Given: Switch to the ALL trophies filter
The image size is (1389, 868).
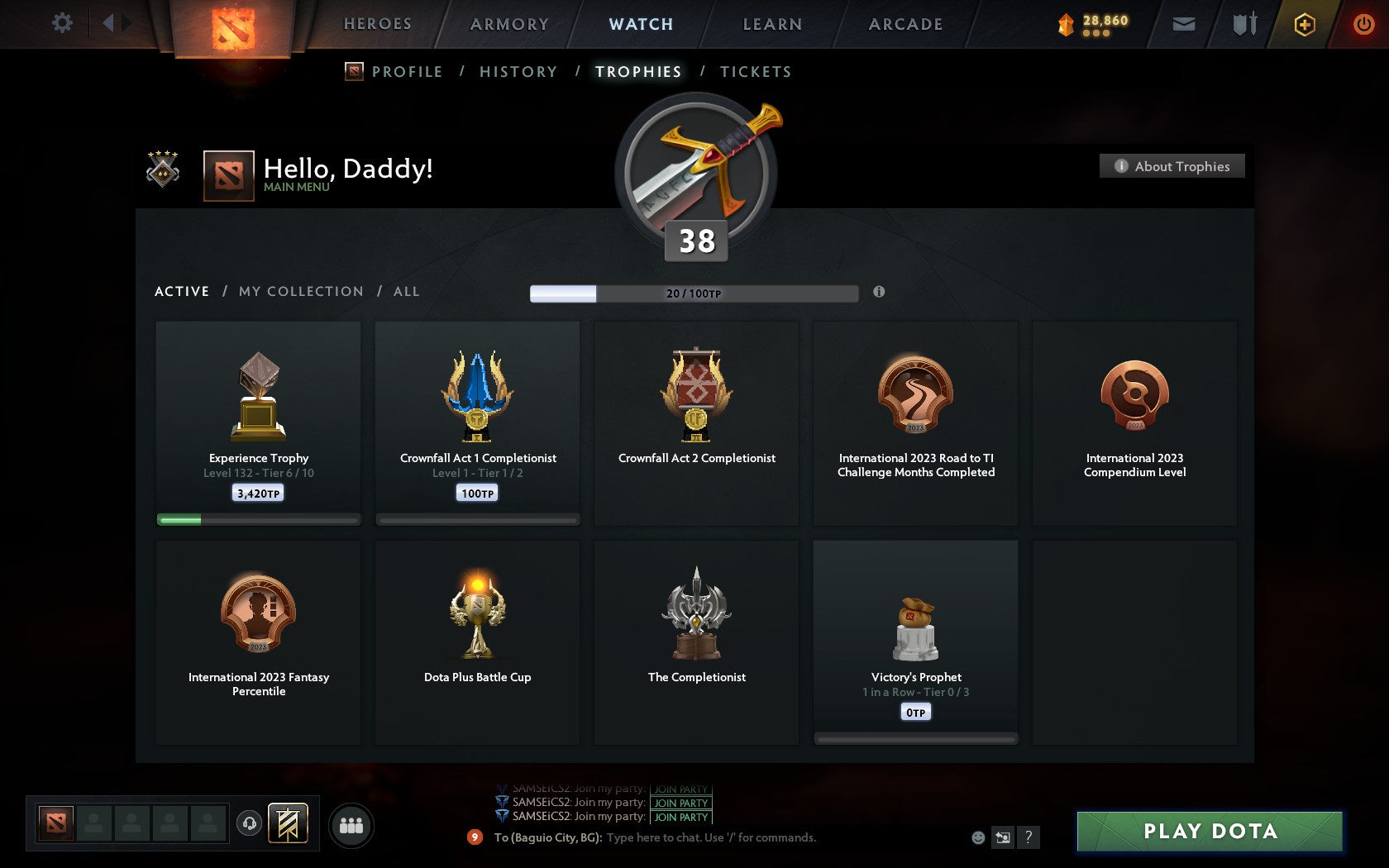Looking at the screenshot, I should [406, 291].
